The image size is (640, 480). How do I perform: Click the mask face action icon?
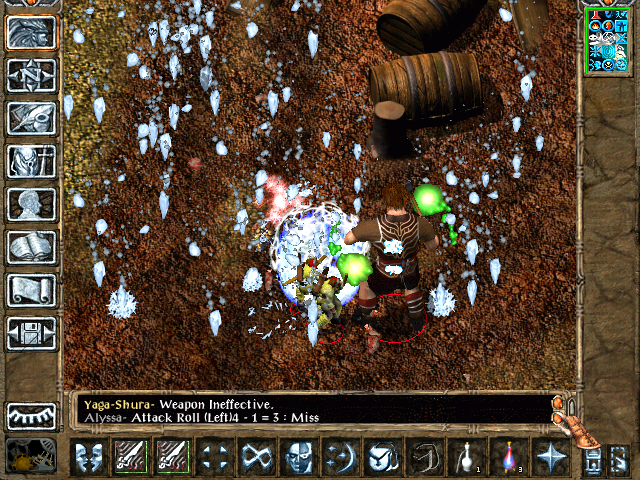click(x=299, y=456)
